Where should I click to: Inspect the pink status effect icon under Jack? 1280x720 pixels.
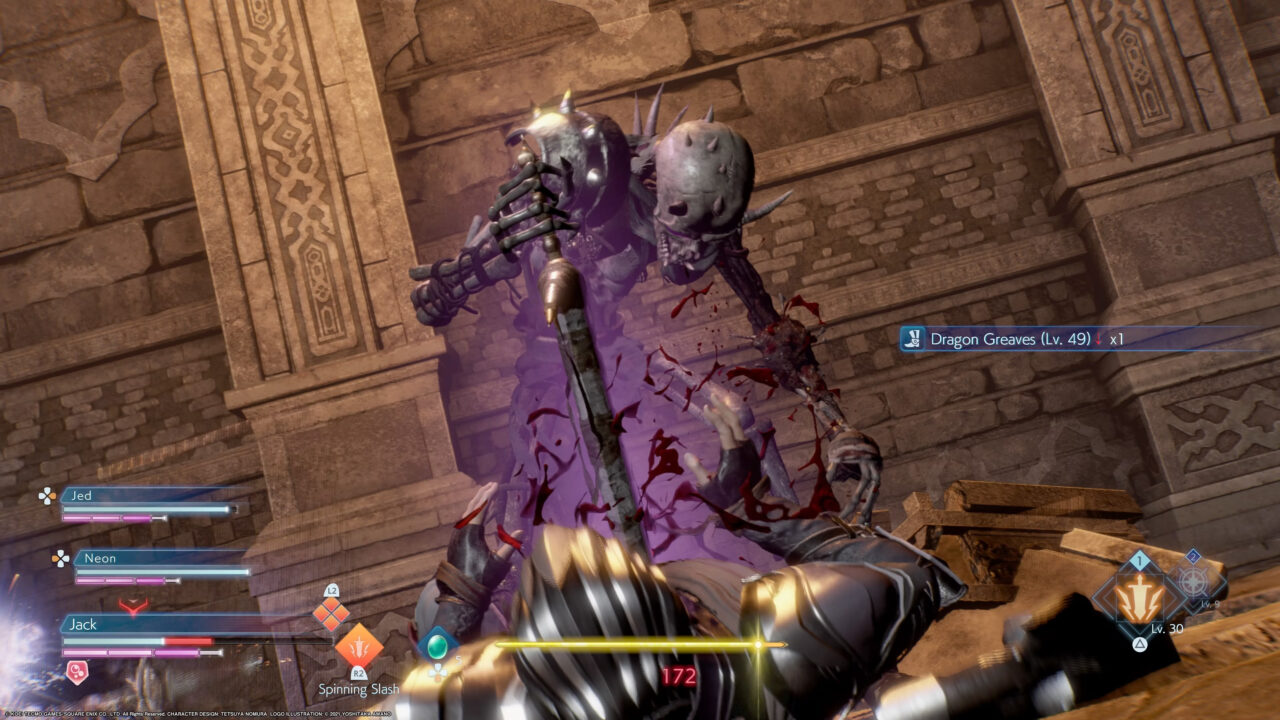pos(76,672)
